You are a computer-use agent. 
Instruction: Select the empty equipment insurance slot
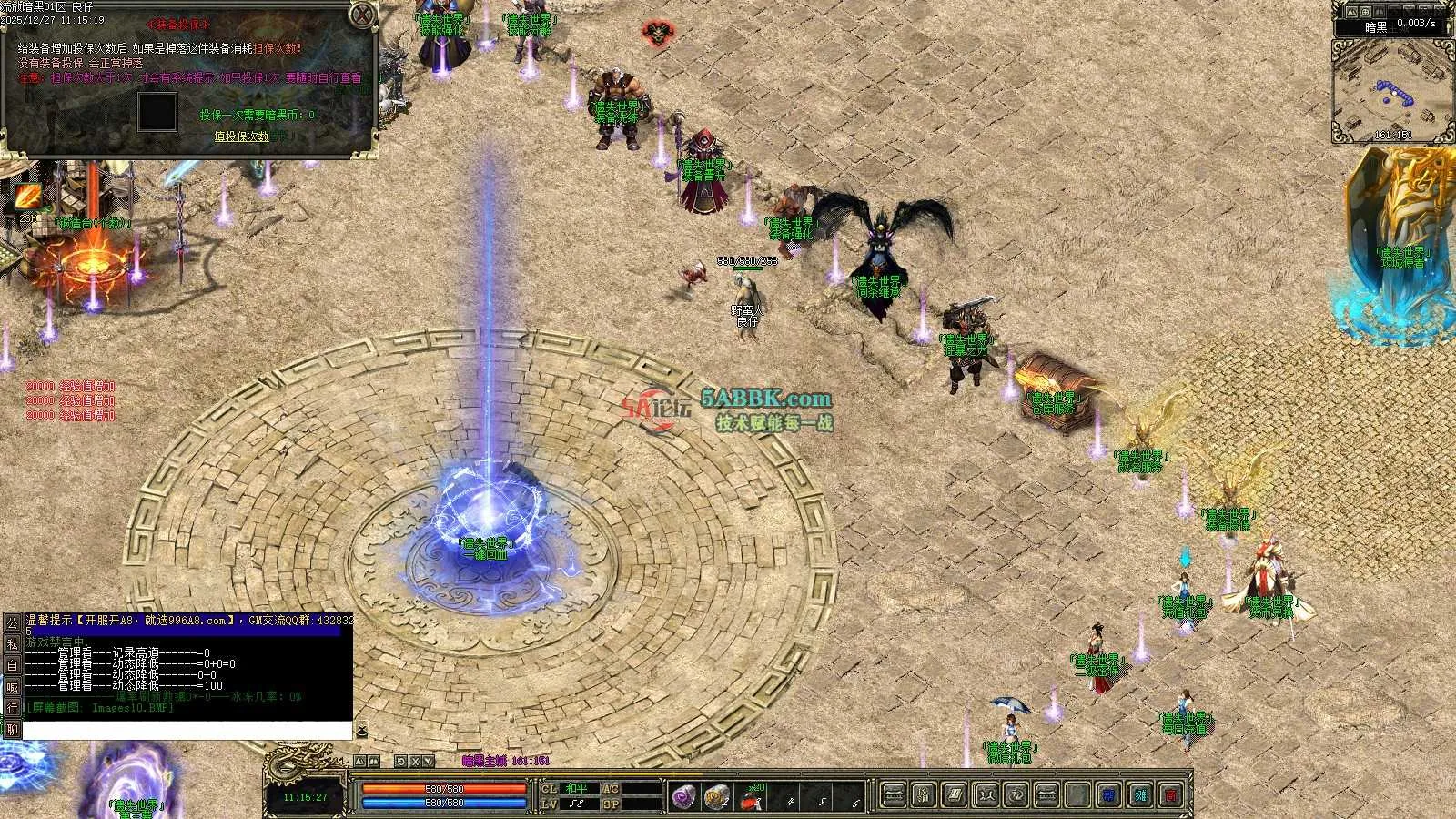tap(157, 111)
